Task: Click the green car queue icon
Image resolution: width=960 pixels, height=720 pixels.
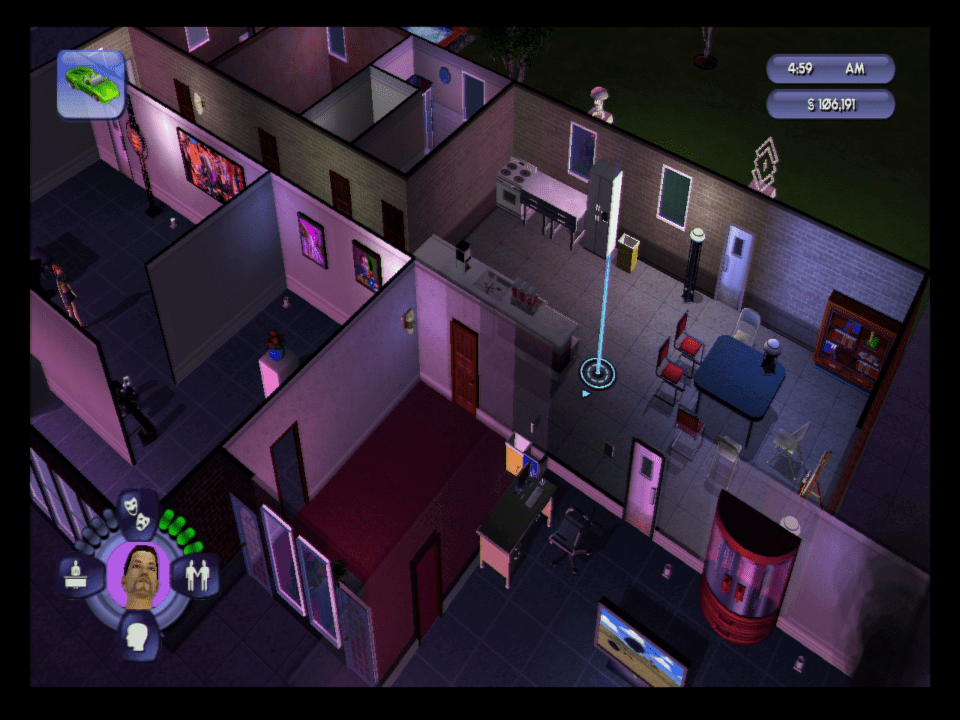Action: (x=91, y=84)
